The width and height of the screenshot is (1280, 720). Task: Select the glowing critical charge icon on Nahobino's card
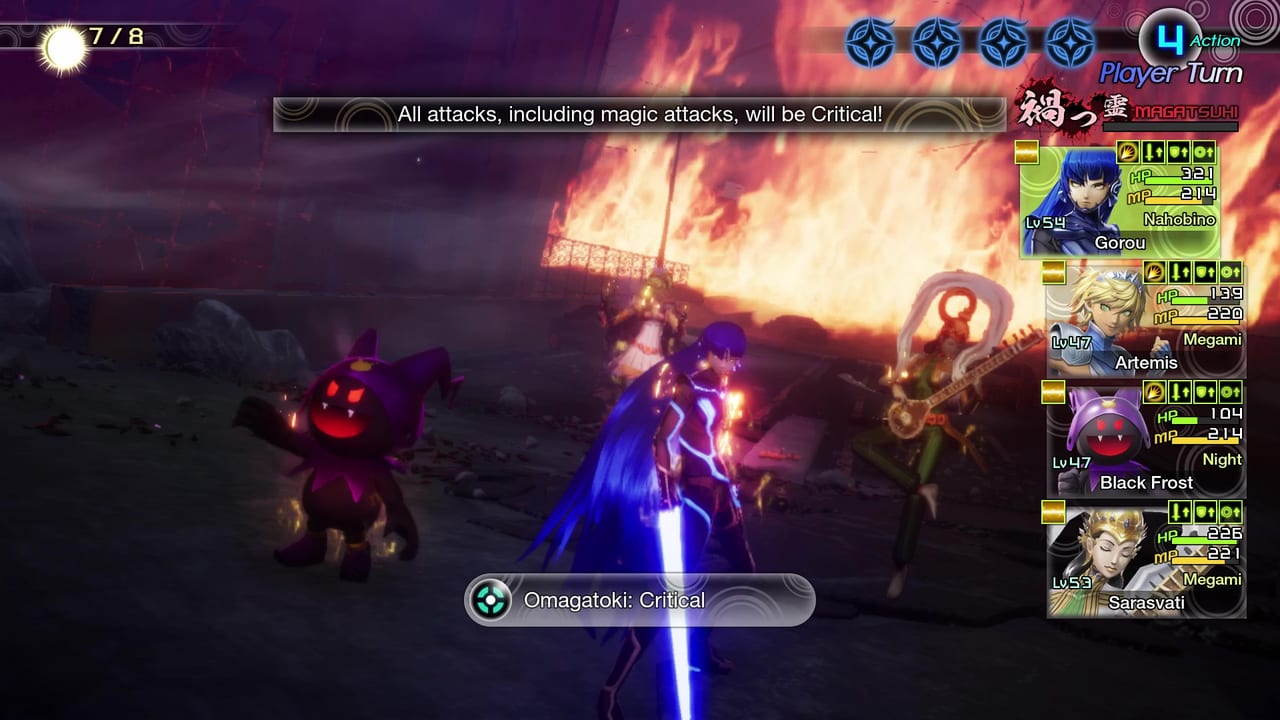click(x=1127, y=152)
